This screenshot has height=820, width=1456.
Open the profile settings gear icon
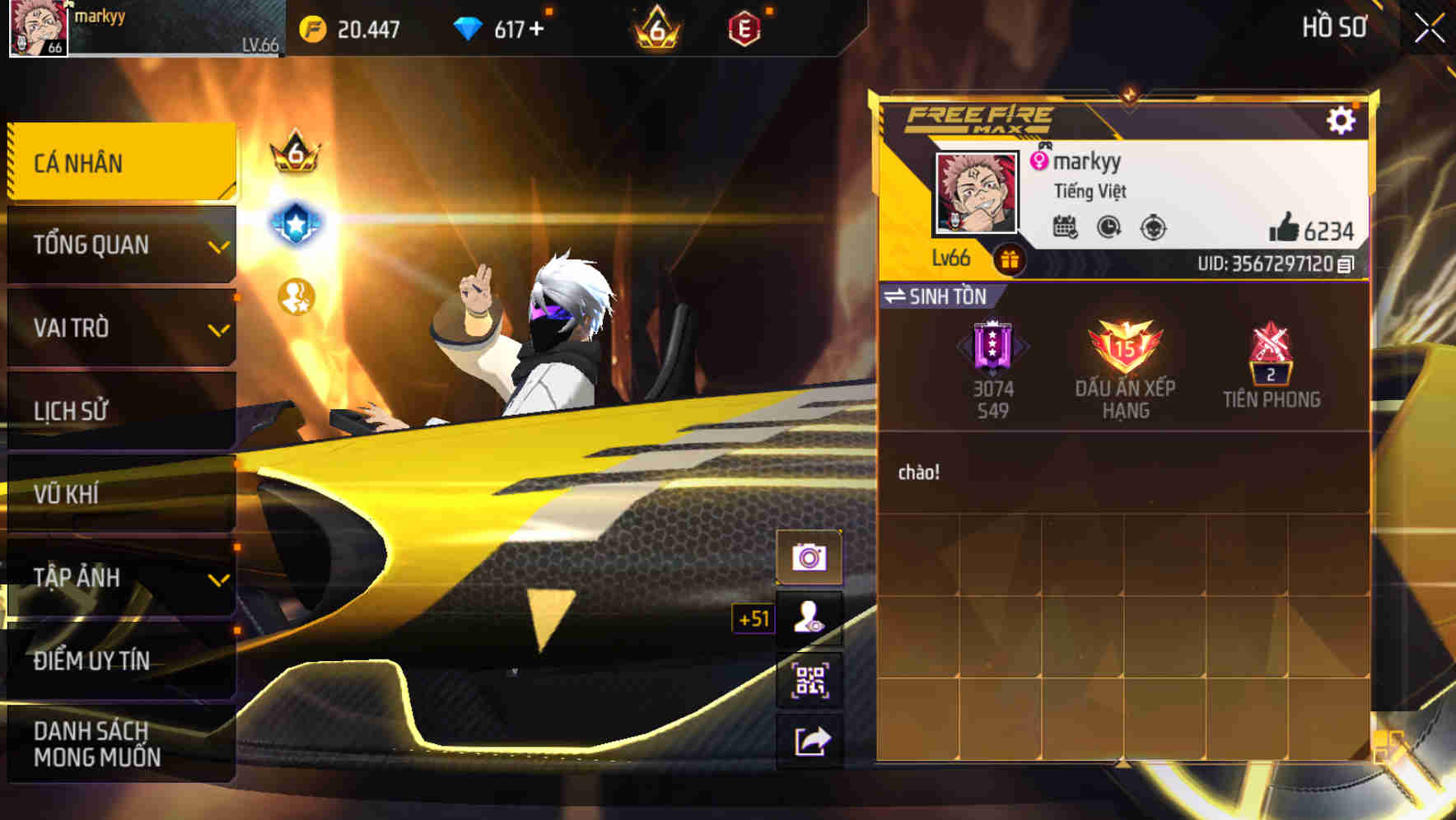pos(1342,119)
